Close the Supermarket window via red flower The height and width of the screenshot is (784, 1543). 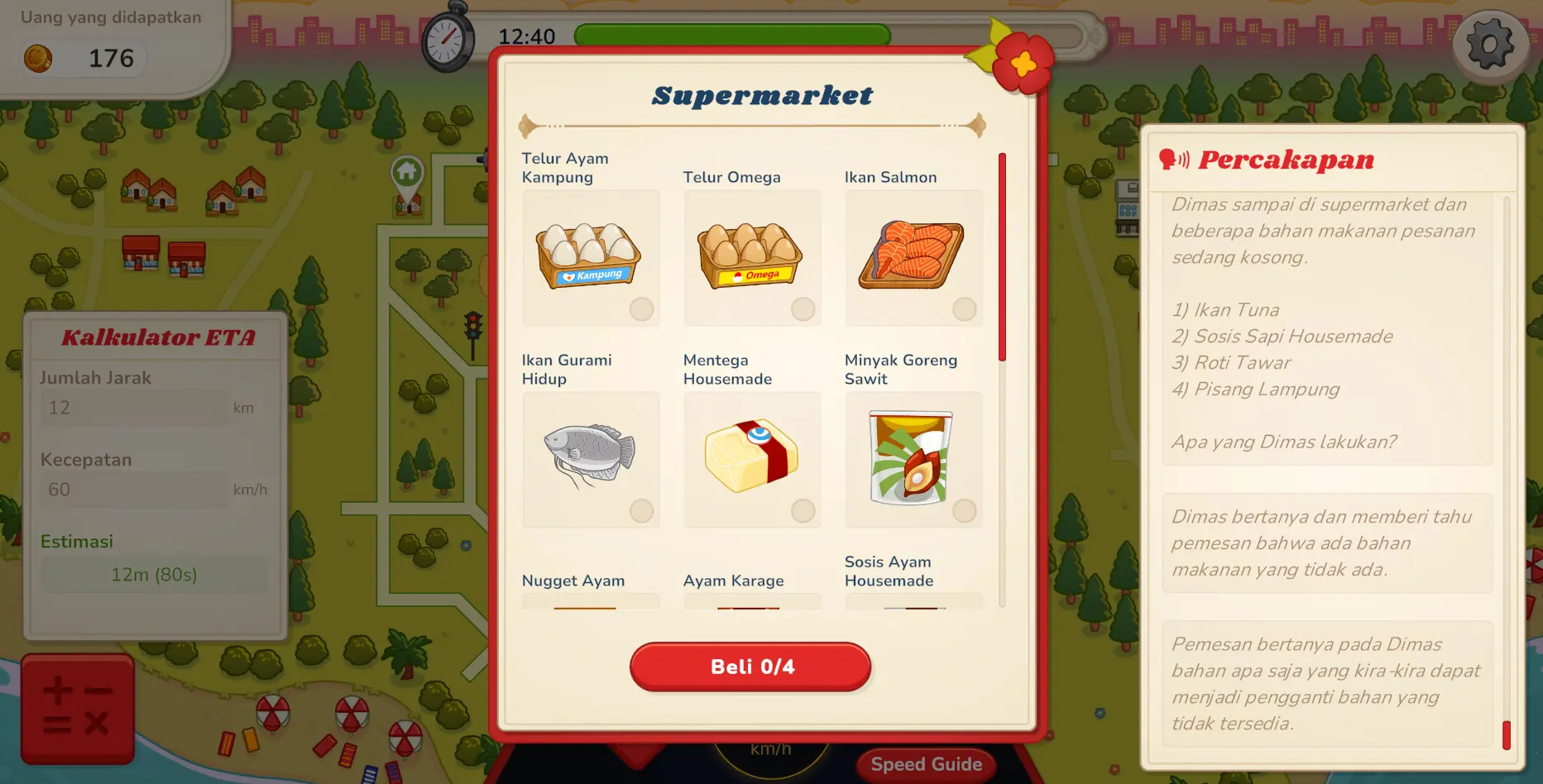[1023, 63]
